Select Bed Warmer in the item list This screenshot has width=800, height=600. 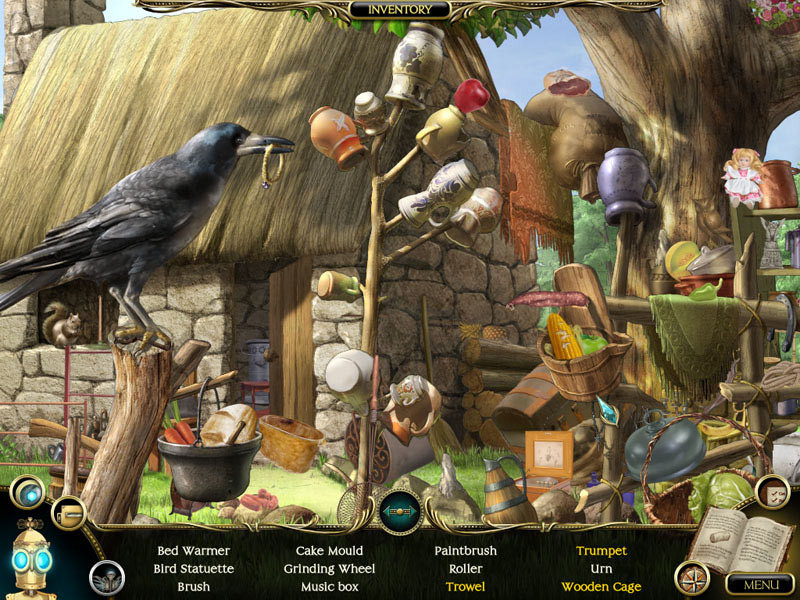click(x=193, y=551)
